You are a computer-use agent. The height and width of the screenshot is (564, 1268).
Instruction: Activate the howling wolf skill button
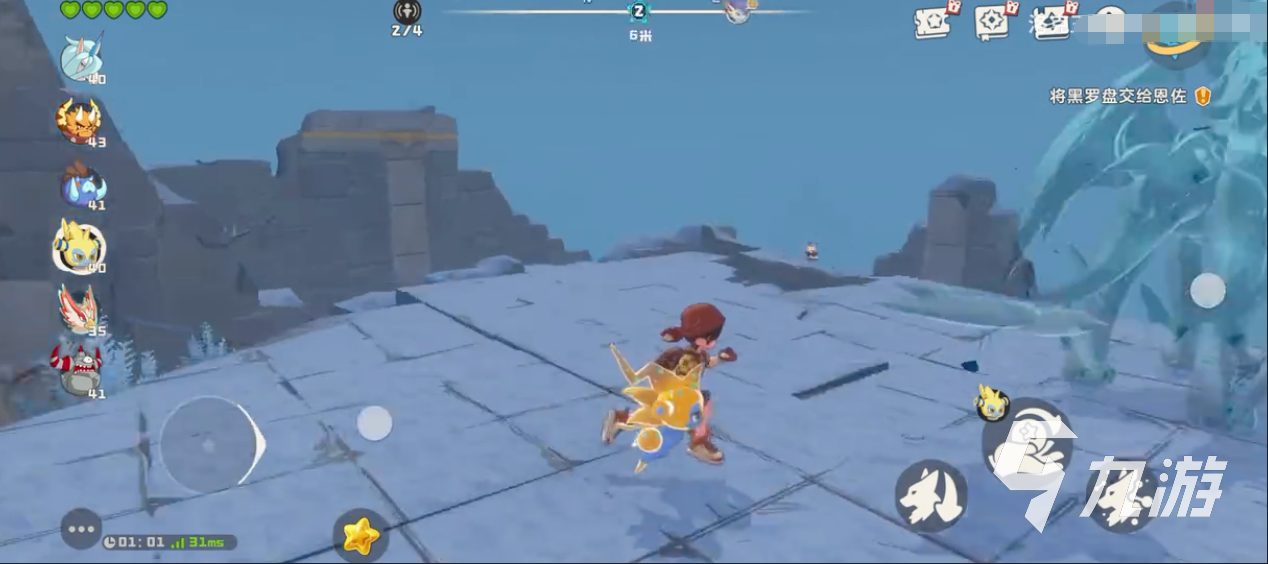click(x=930, y=495)
